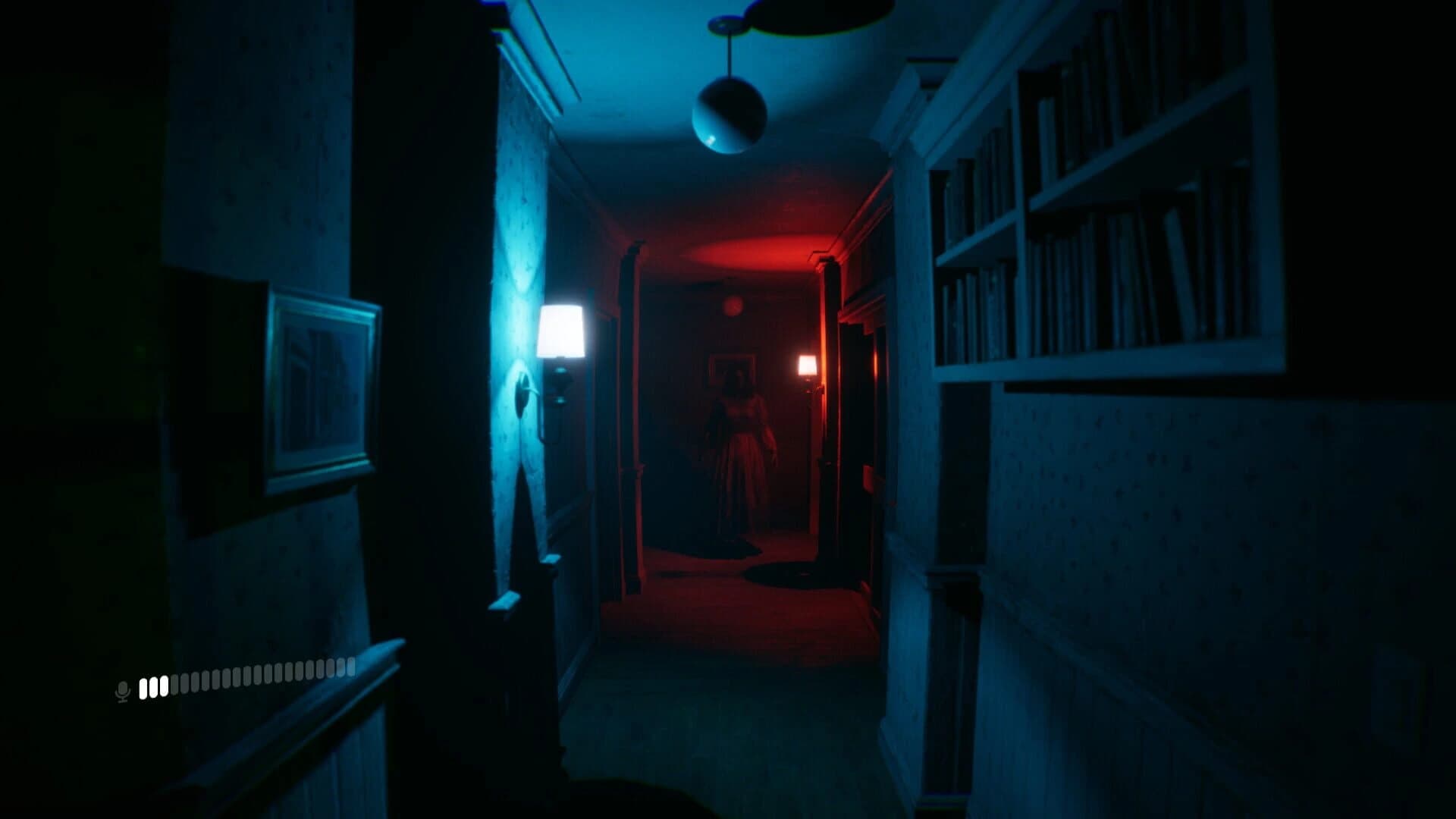Screen dimensions: 1456x819
Task: Click the small picture frame behind the ghost
Action: coord(730,372)
